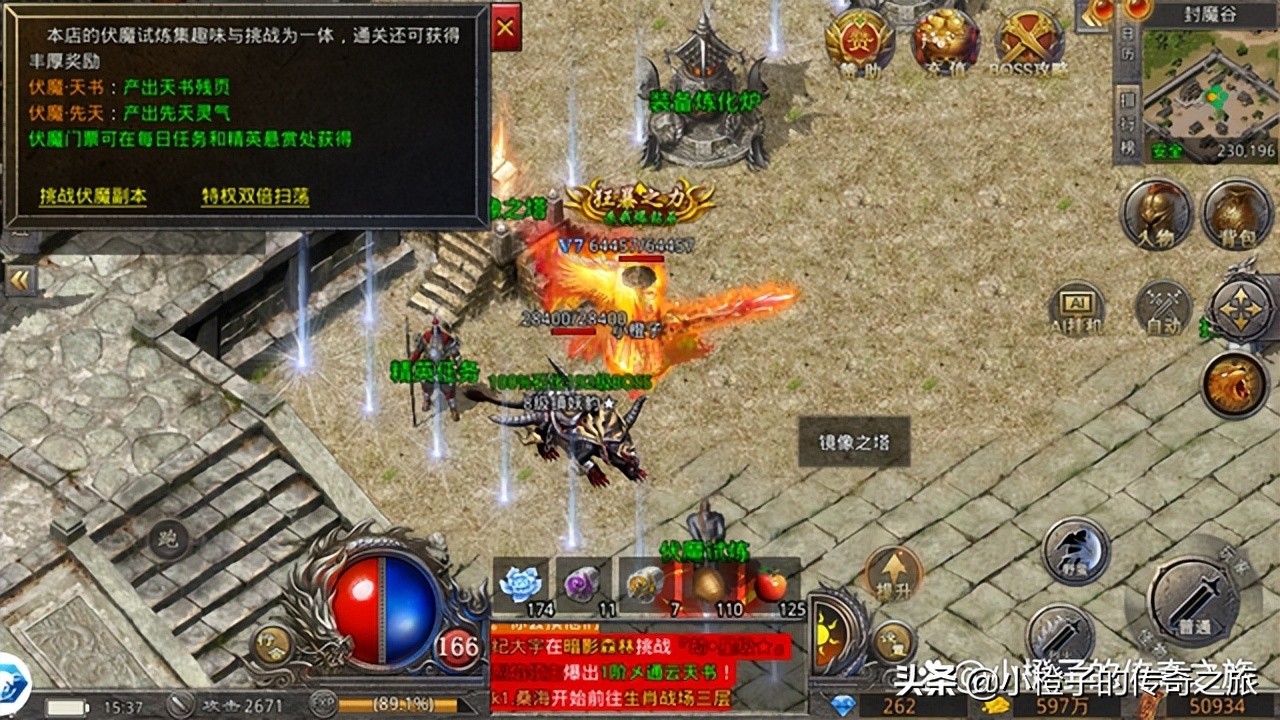Screen dimensions: 1280x720
Task: Toggle the 跑 run button
Action: click(169, 541)
